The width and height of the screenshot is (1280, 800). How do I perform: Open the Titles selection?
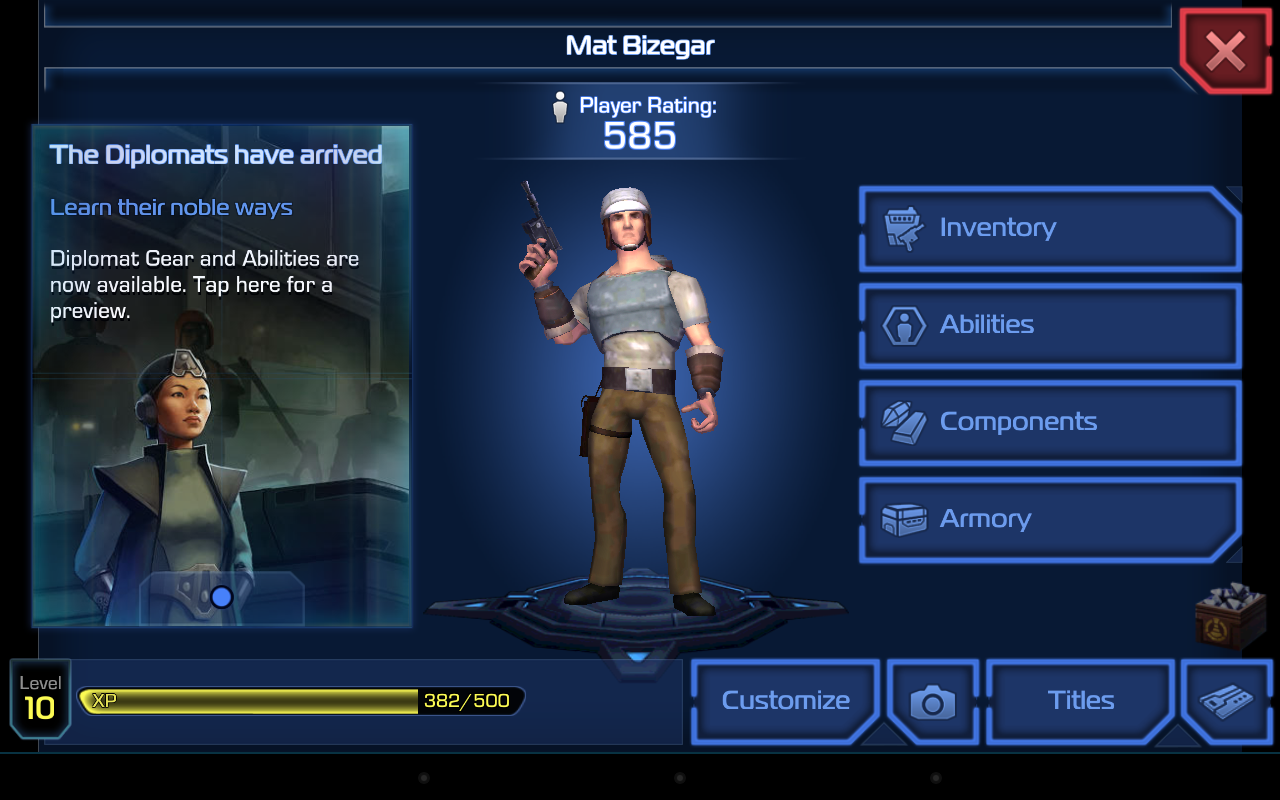click(1080, 701)
